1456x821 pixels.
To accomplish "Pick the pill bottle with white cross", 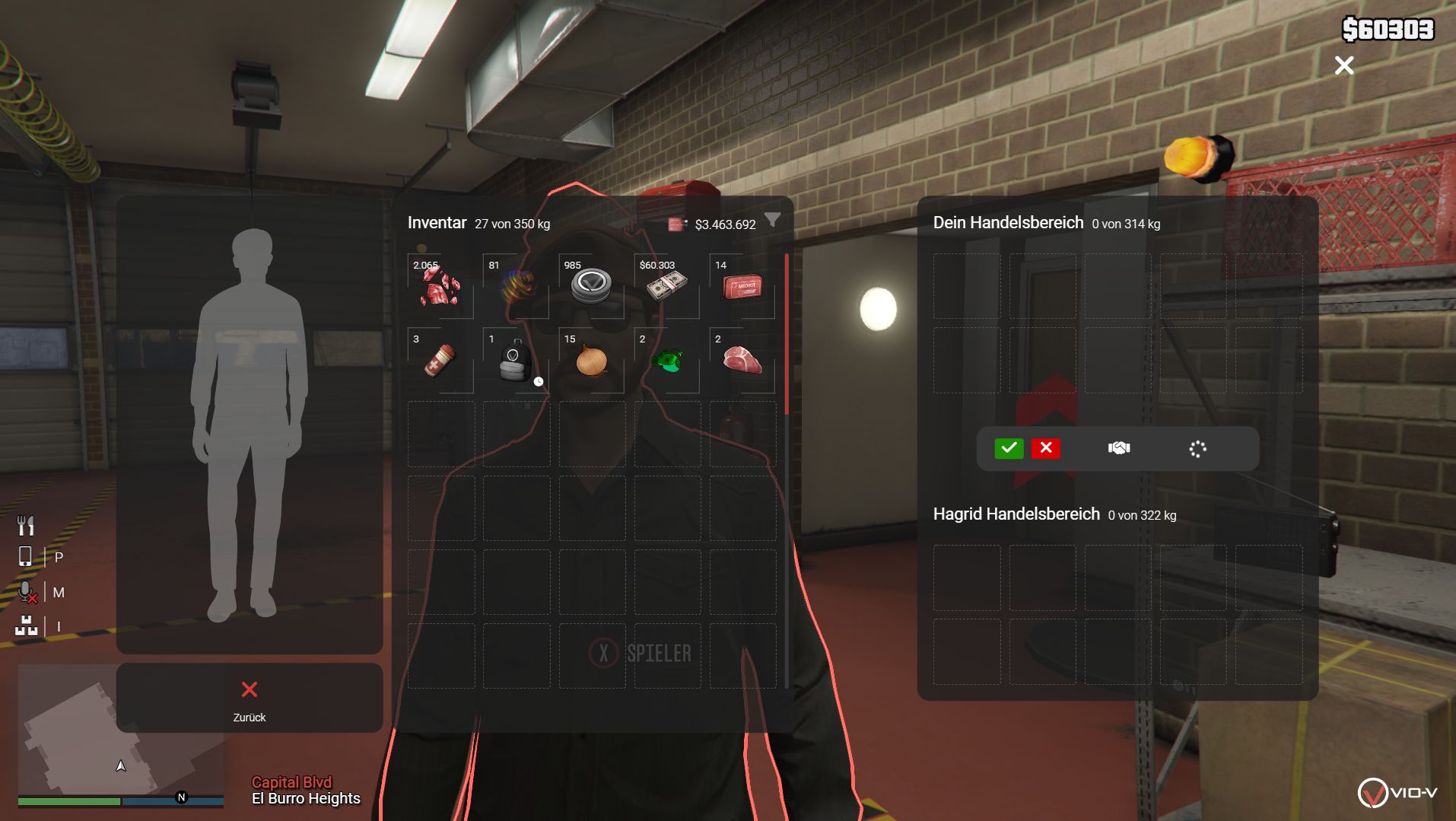I will [440, 360].
